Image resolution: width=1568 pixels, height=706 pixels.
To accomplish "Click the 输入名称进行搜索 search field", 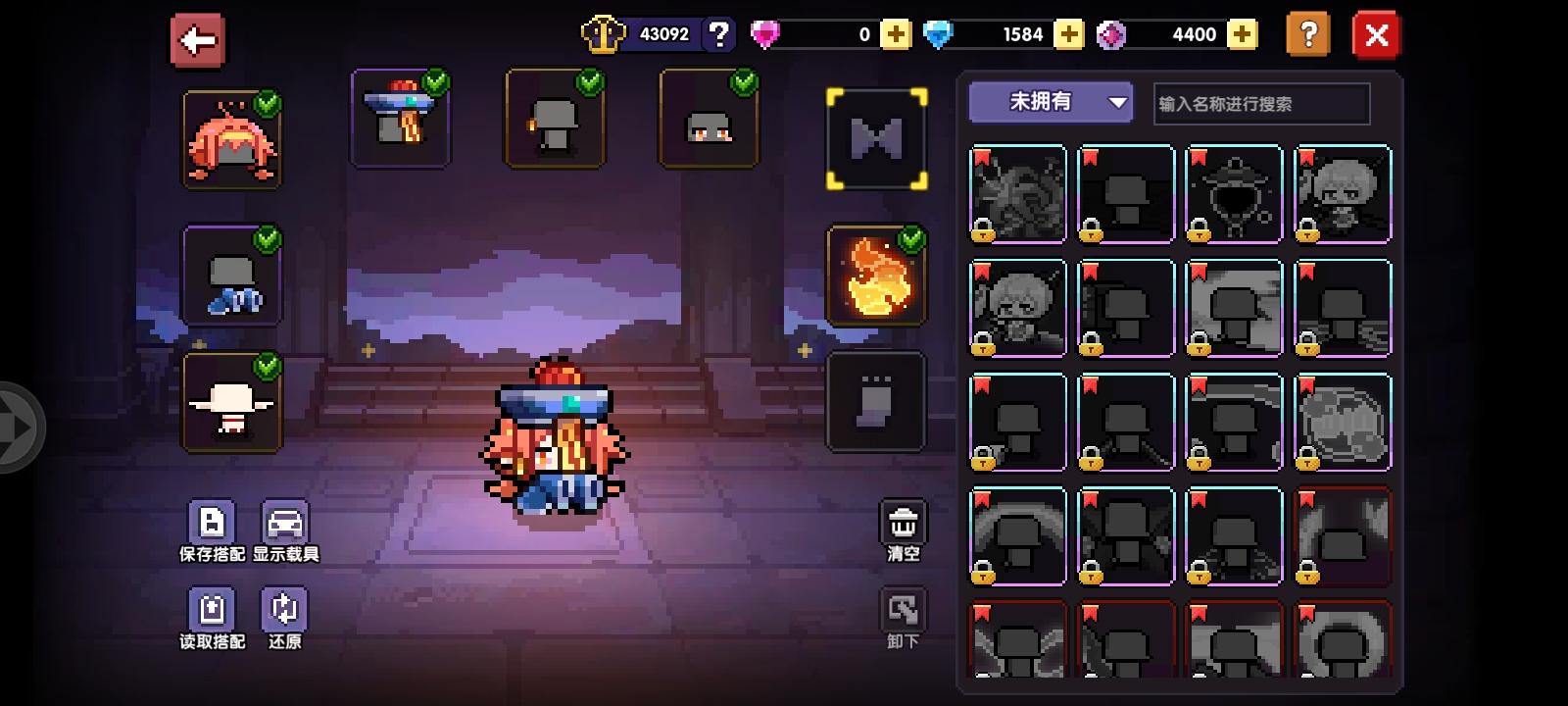I will 1259,103.
